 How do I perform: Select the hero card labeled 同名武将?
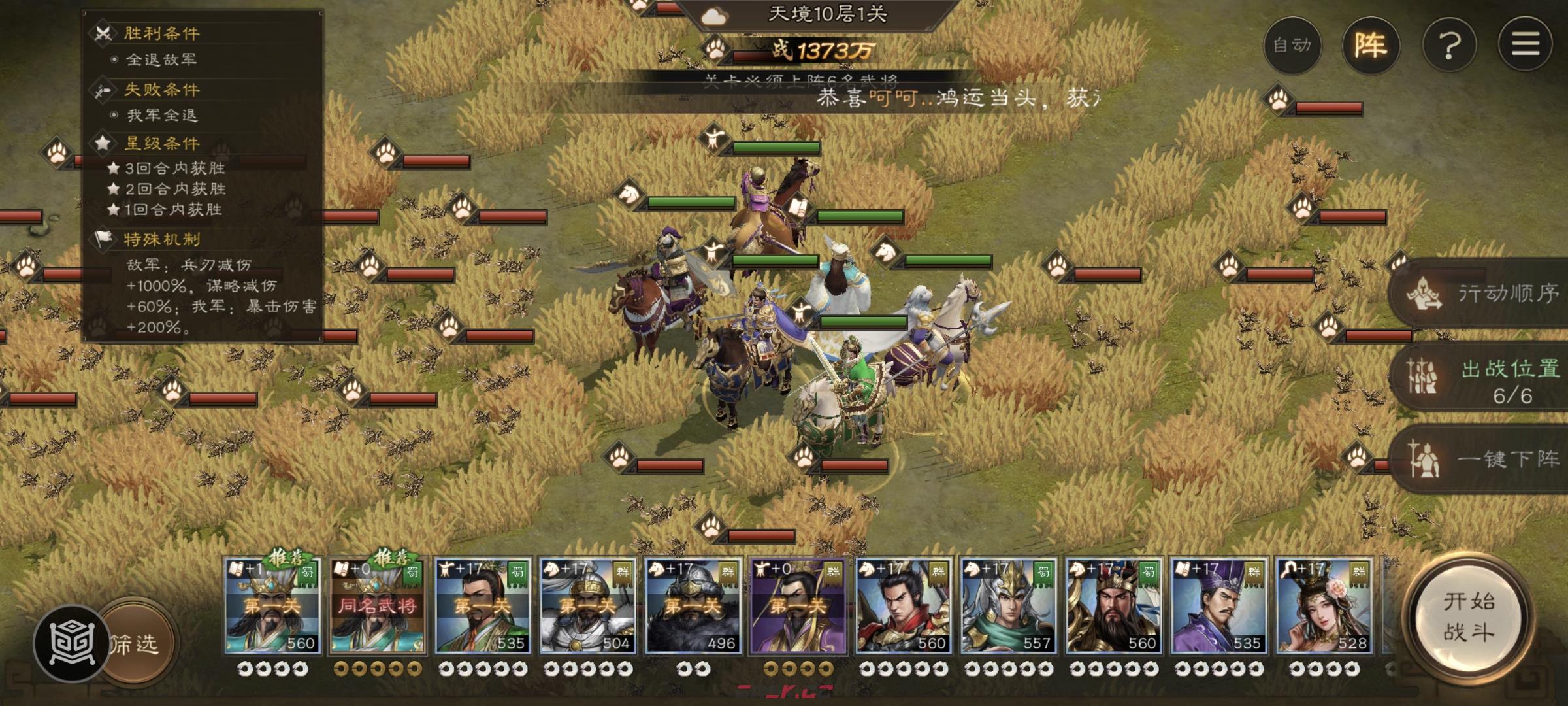pos(377,606)
